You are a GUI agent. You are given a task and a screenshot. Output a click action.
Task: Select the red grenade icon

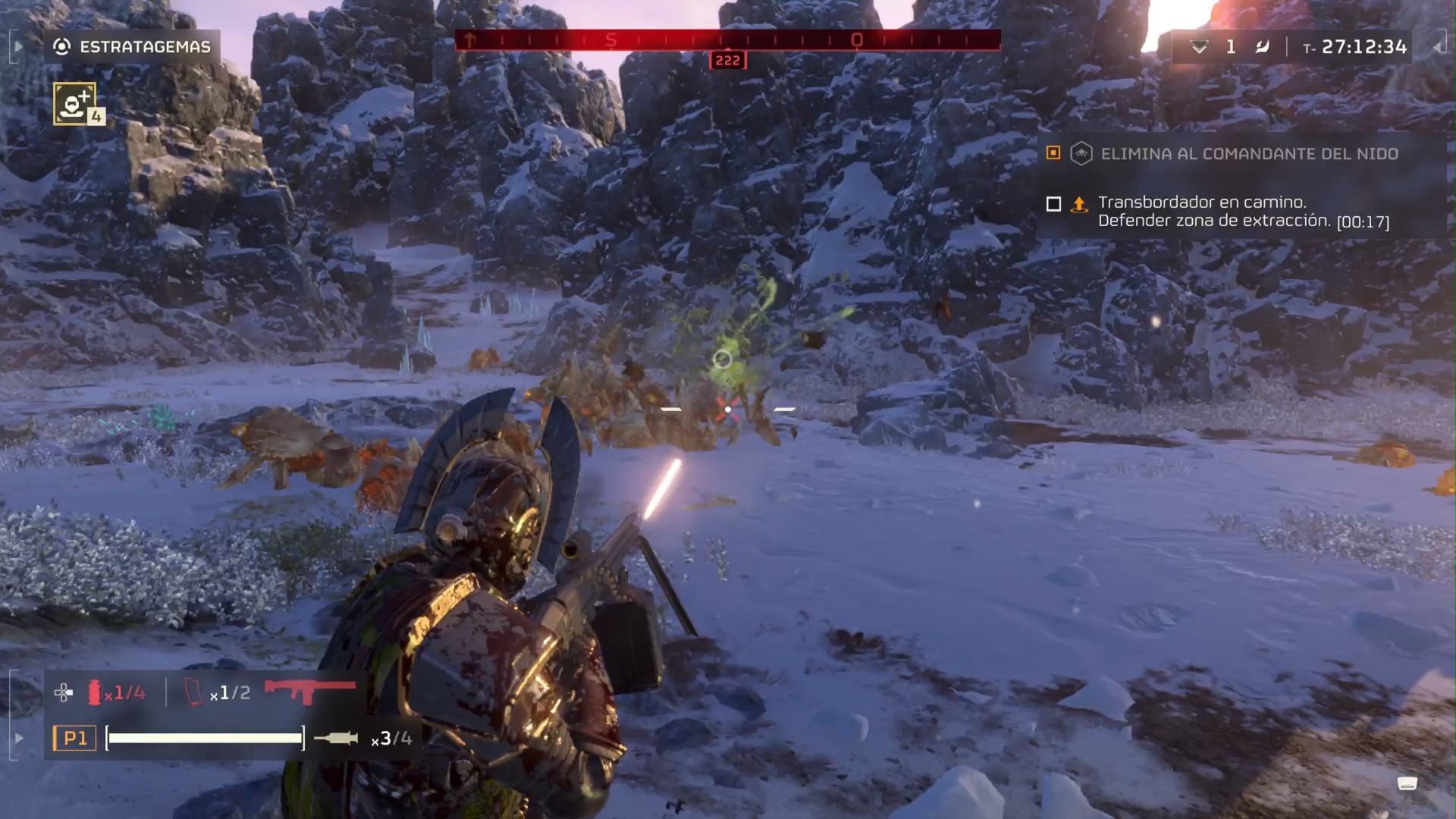click(x=95, y=692)
